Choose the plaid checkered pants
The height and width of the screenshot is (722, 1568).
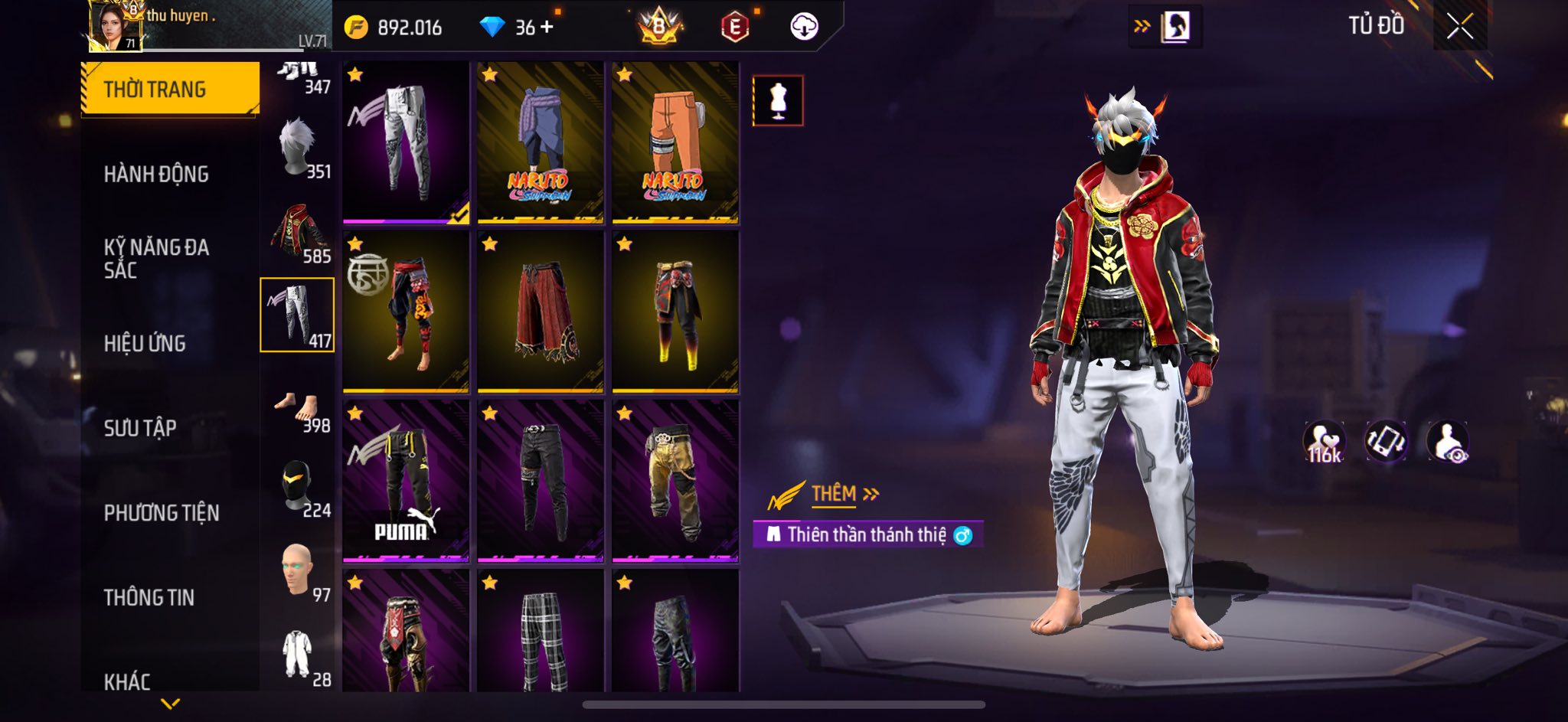pyautogui.click(x=541, y=632)
